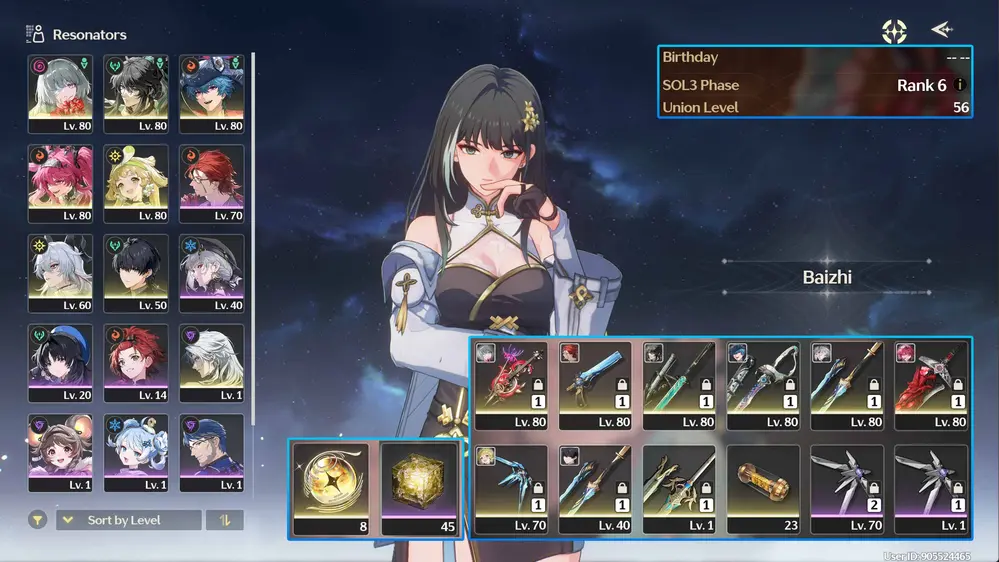Show SOL3 Phase rank info

click(960, 85)
